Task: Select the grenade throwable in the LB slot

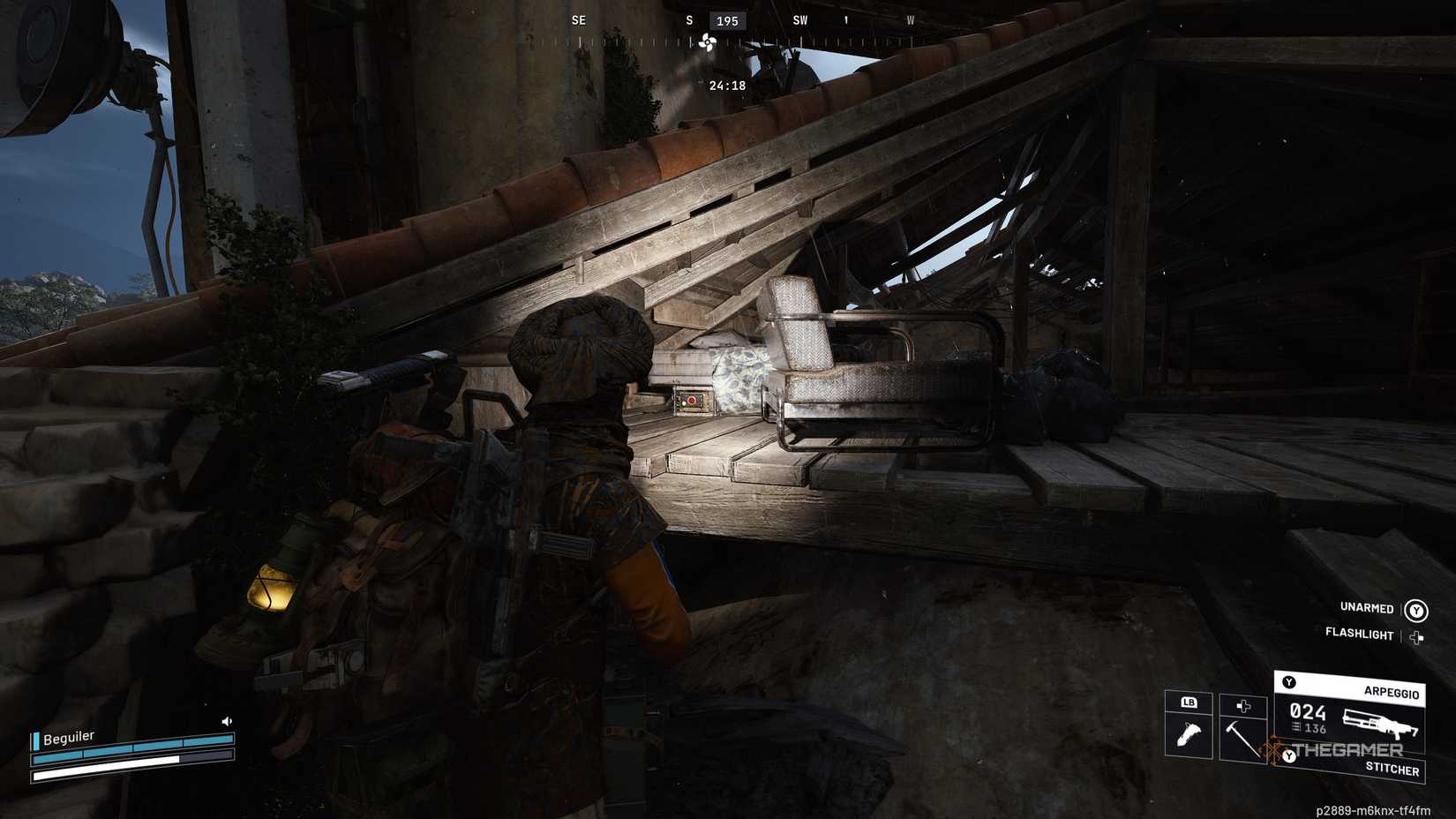Action: pos(1190,733)
